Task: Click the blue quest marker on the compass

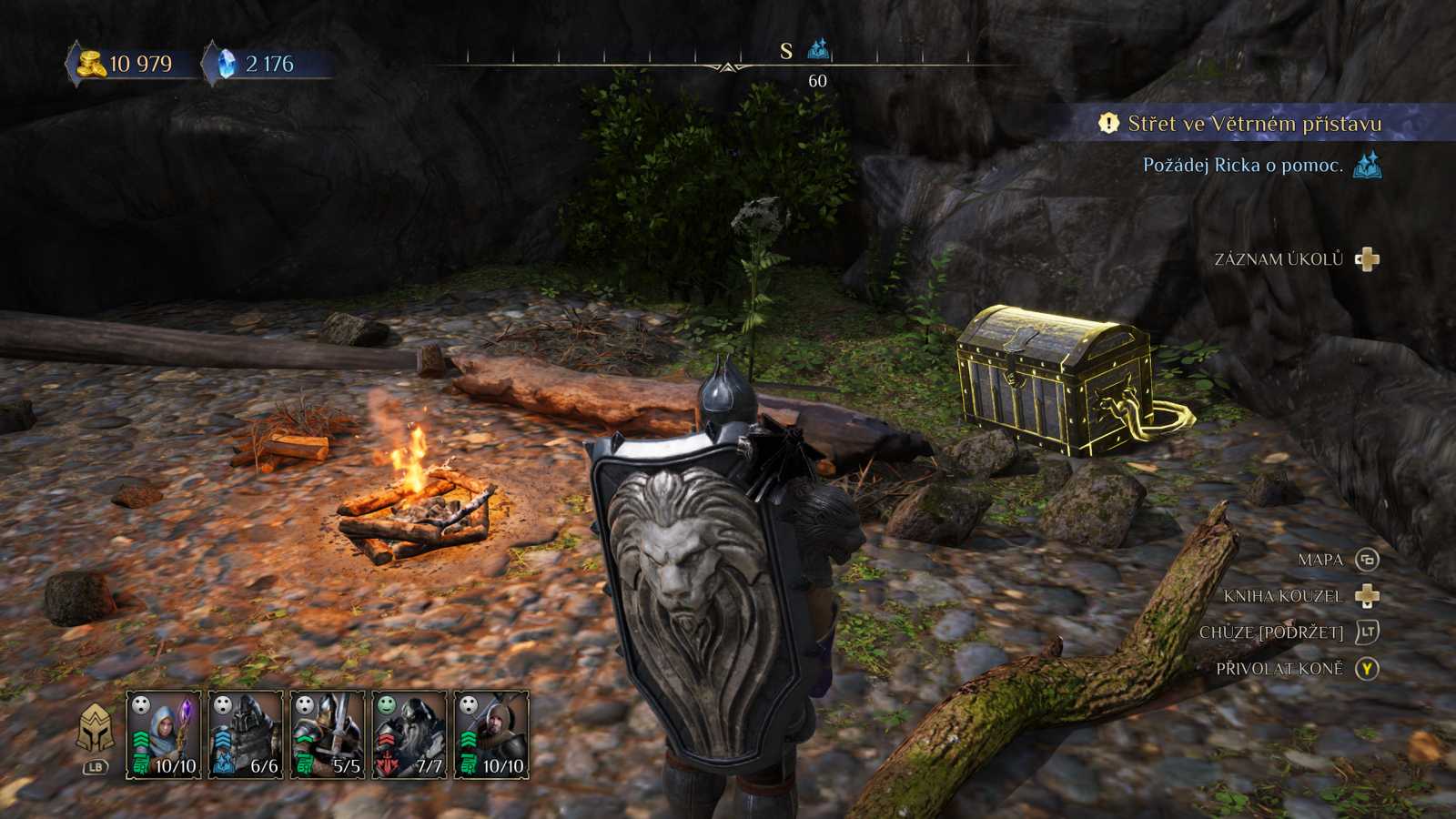Action: (818, 48)
